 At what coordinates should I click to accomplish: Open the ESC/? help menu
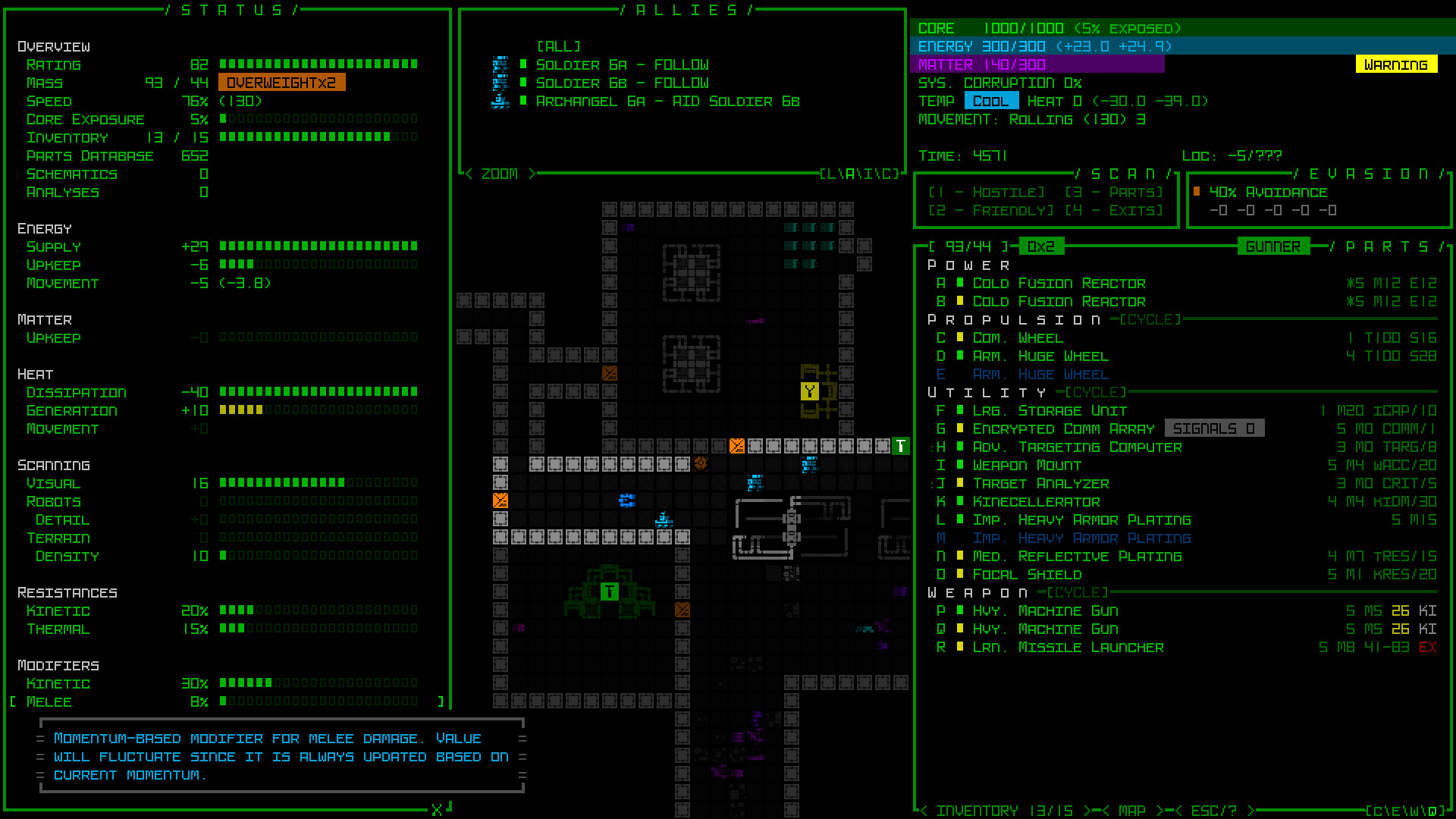1214,809
